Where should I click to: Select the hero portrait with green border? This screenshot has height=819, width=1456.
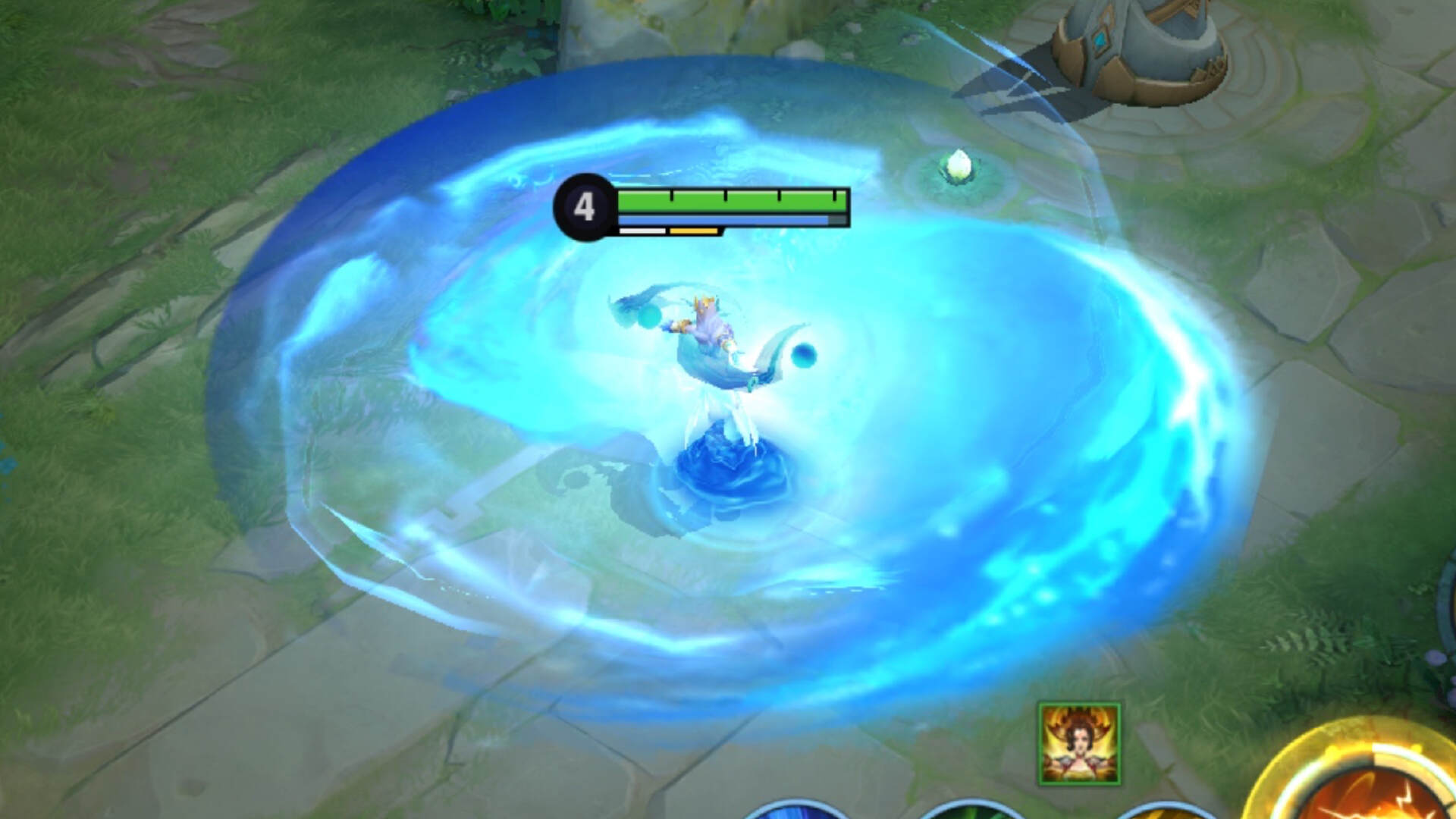click(1079, 744)
